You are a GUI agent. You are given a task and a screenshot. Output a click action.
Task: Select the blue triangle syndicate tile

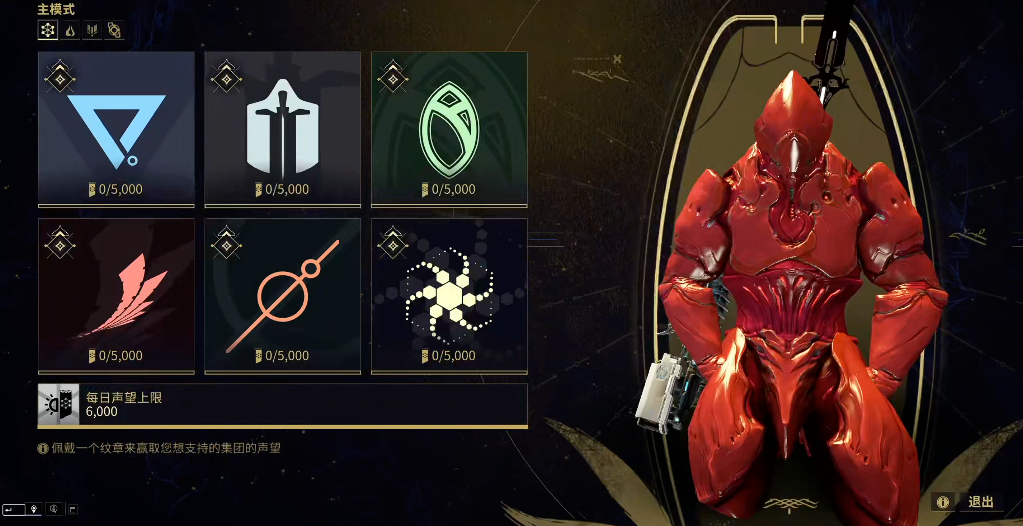click(116, 129)
